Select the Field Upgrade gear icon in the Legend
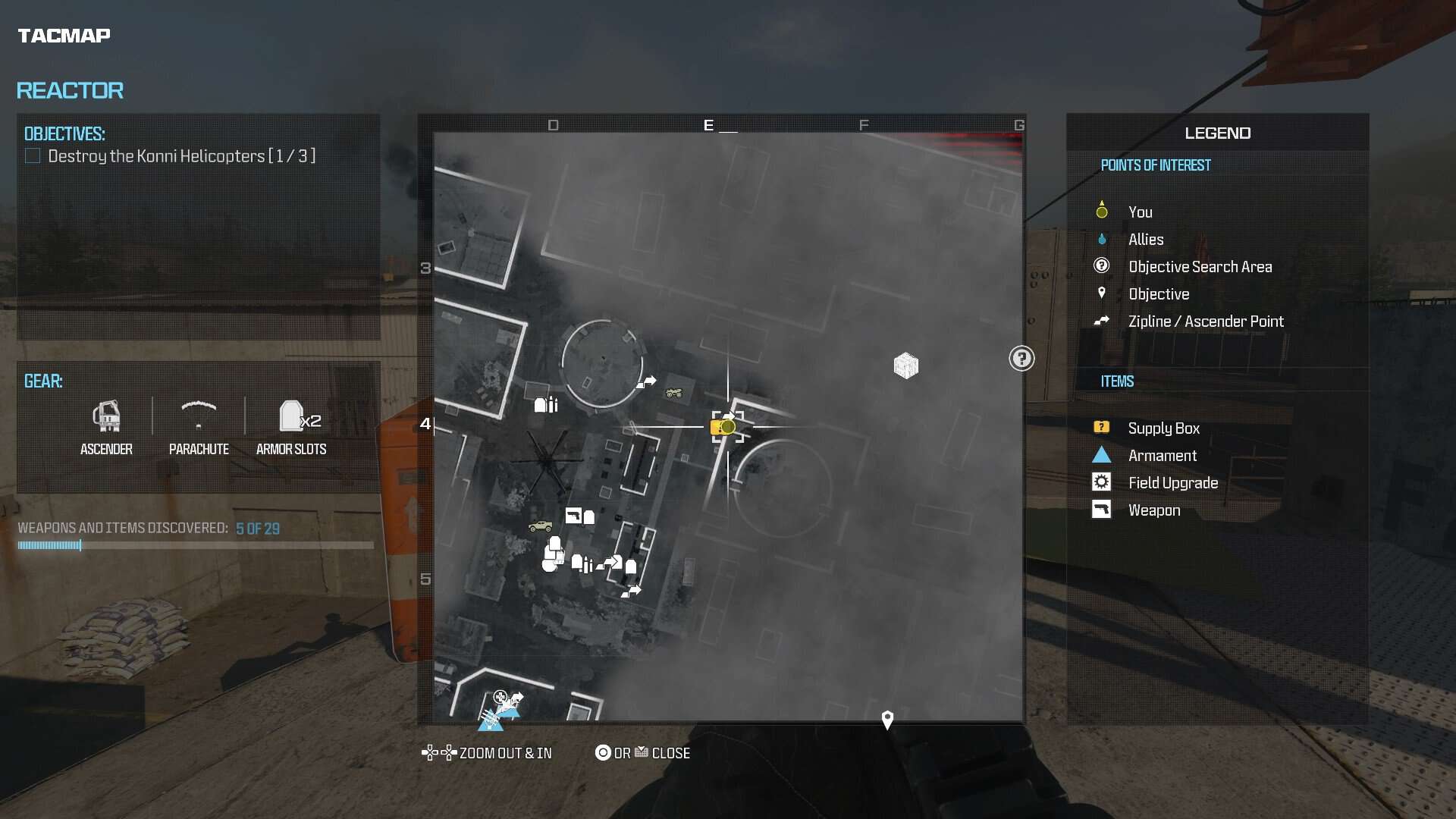The width and height of the screenshot is (1456, 819). (x=1101, y=482)
